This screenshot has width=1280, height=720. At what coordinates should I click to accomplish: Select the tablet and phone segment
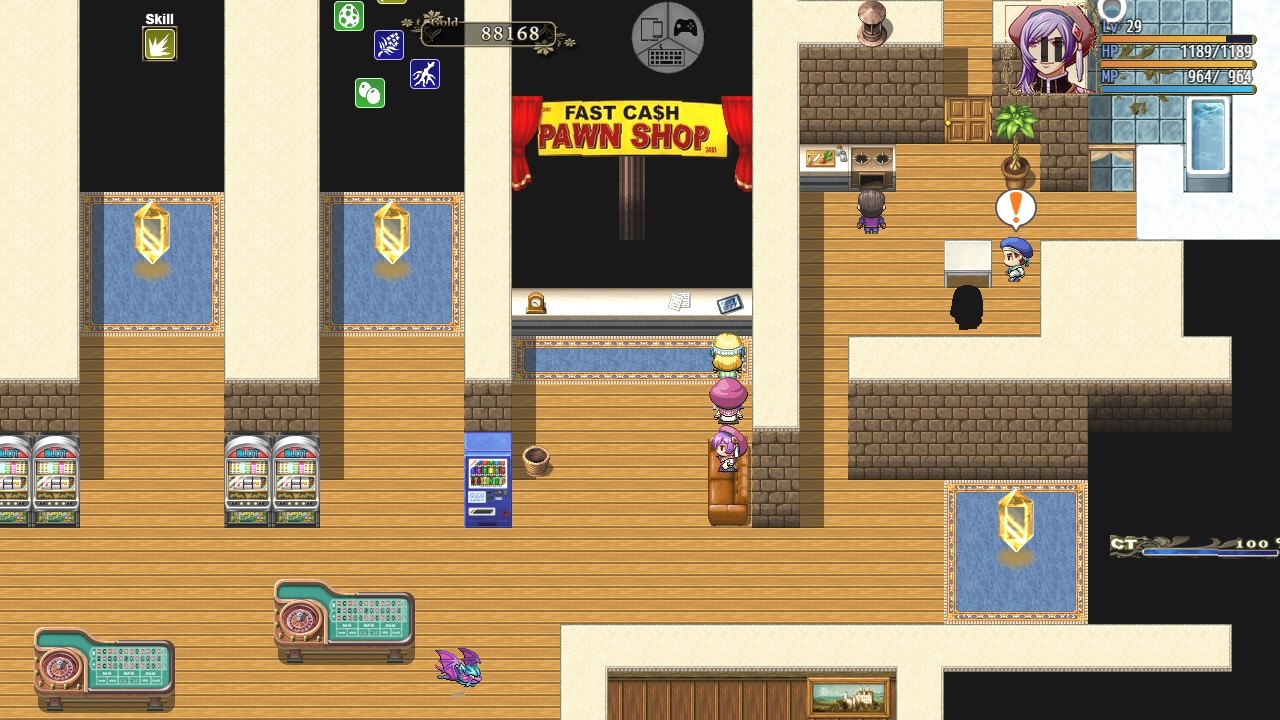coord(650,28)
